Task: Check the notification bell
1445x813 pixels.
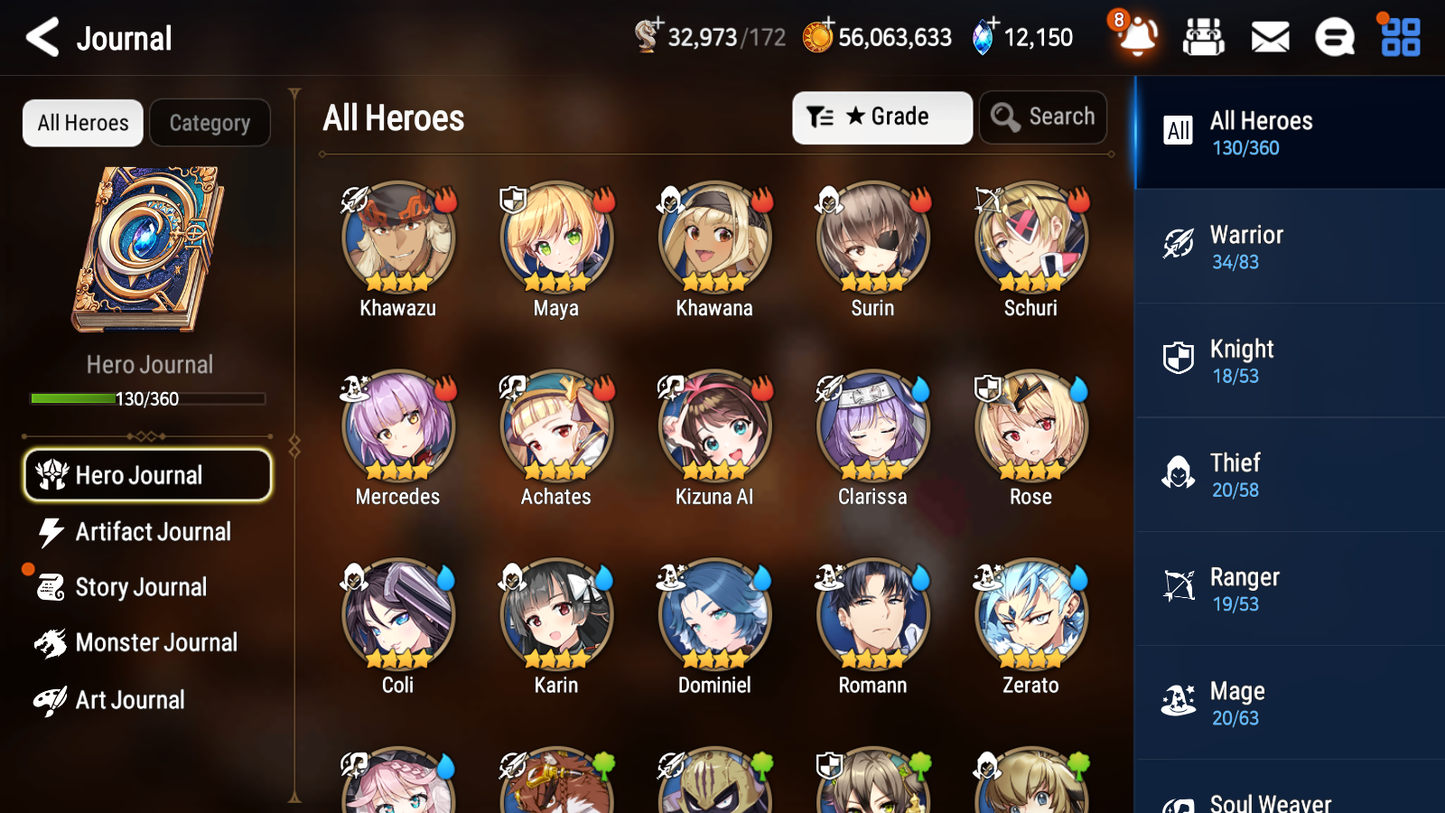Action: [x=1137, y=38]
